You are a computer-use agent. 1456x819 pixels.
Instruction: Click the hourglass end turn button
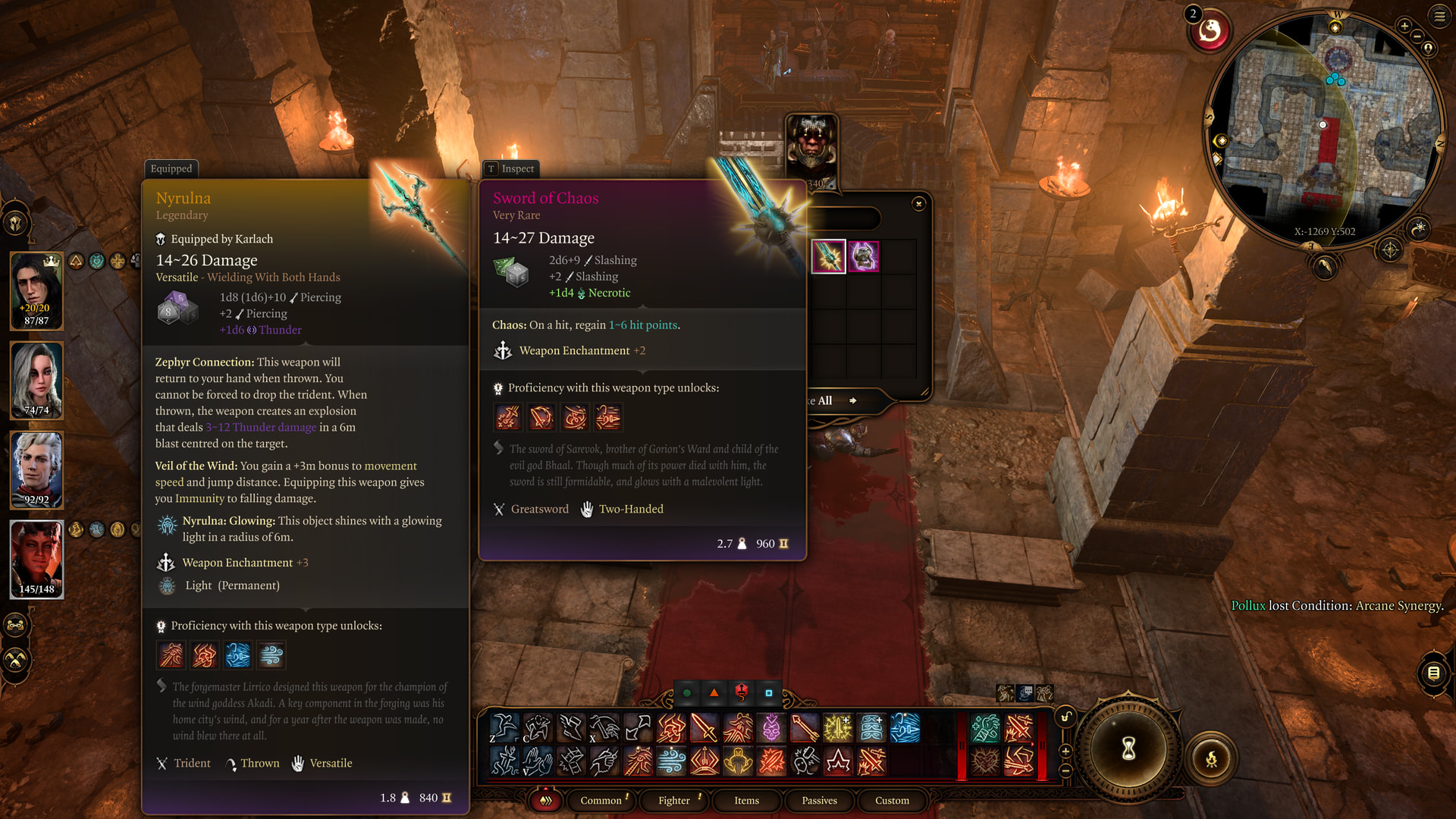point(1128,748)
